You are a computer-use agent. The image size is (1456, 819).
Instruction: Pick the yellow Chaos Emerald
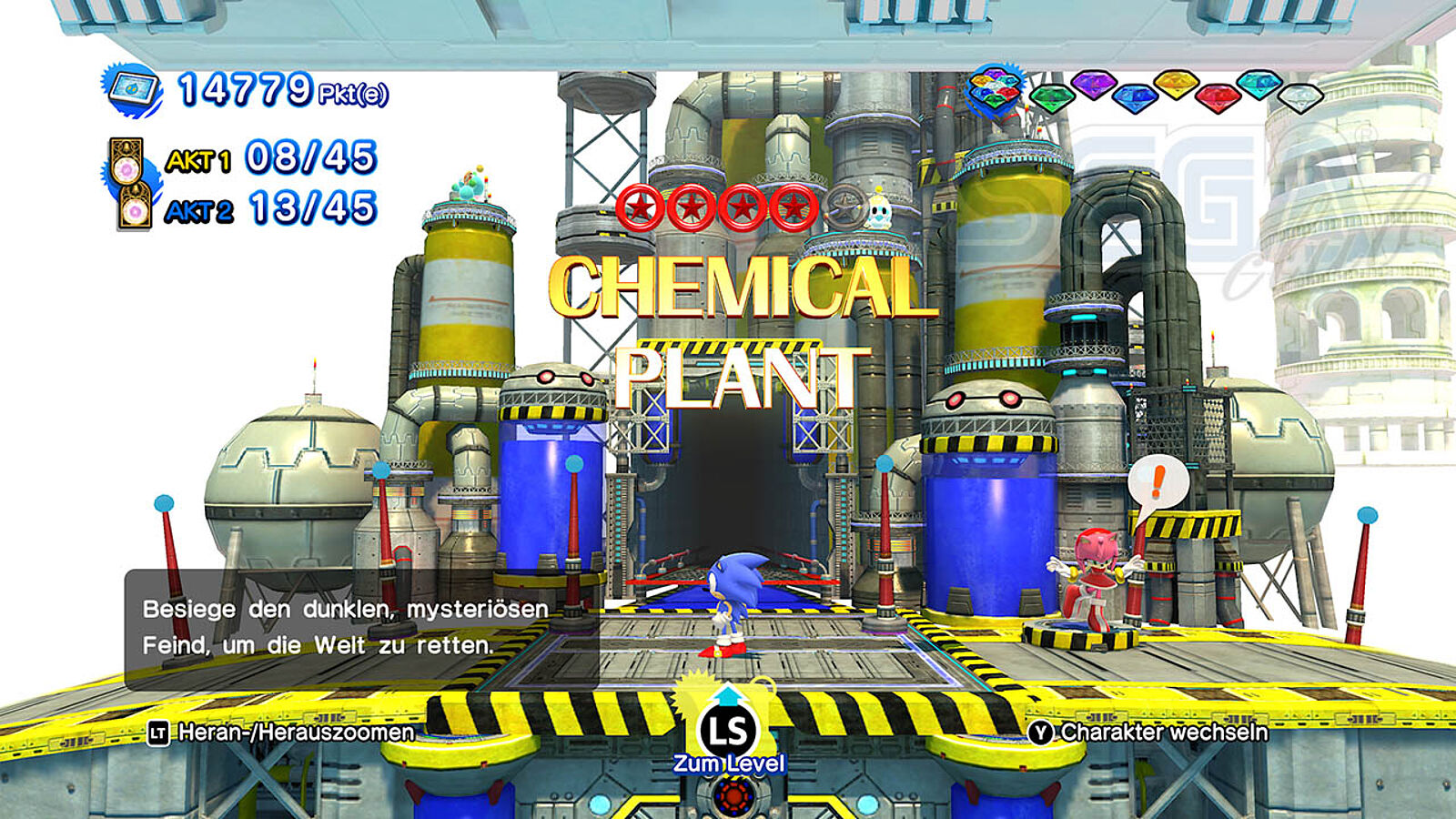click(x=1176, y=85)
